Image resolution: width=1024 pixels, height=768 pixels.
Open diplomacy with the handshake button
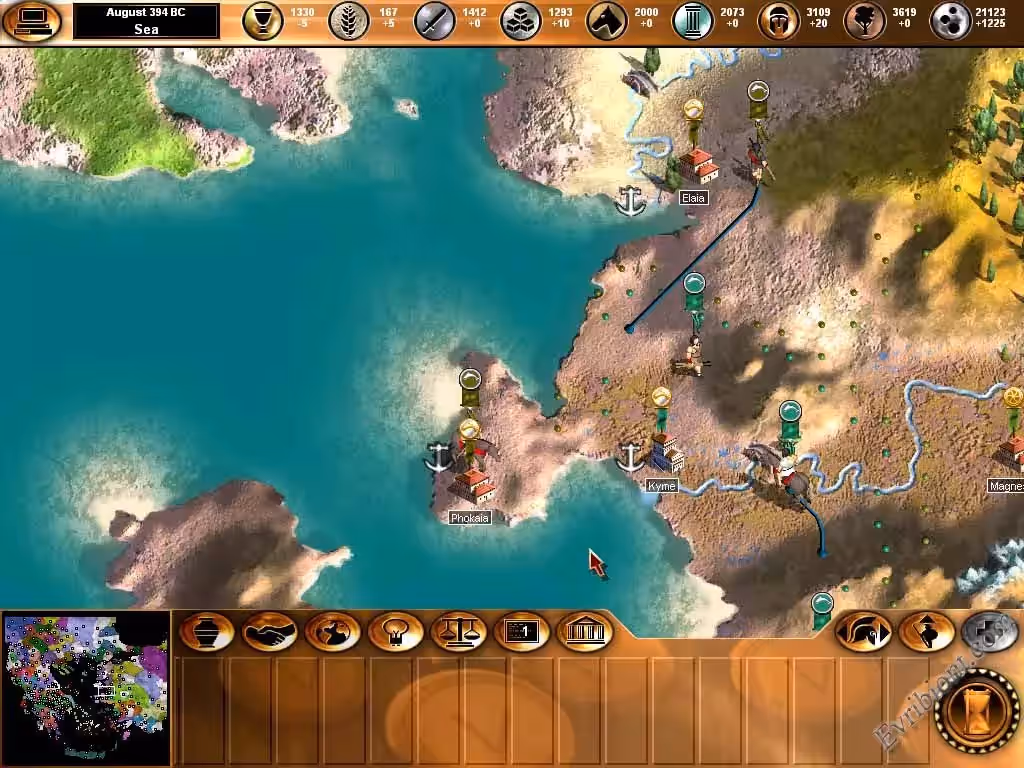pos(270,632)
